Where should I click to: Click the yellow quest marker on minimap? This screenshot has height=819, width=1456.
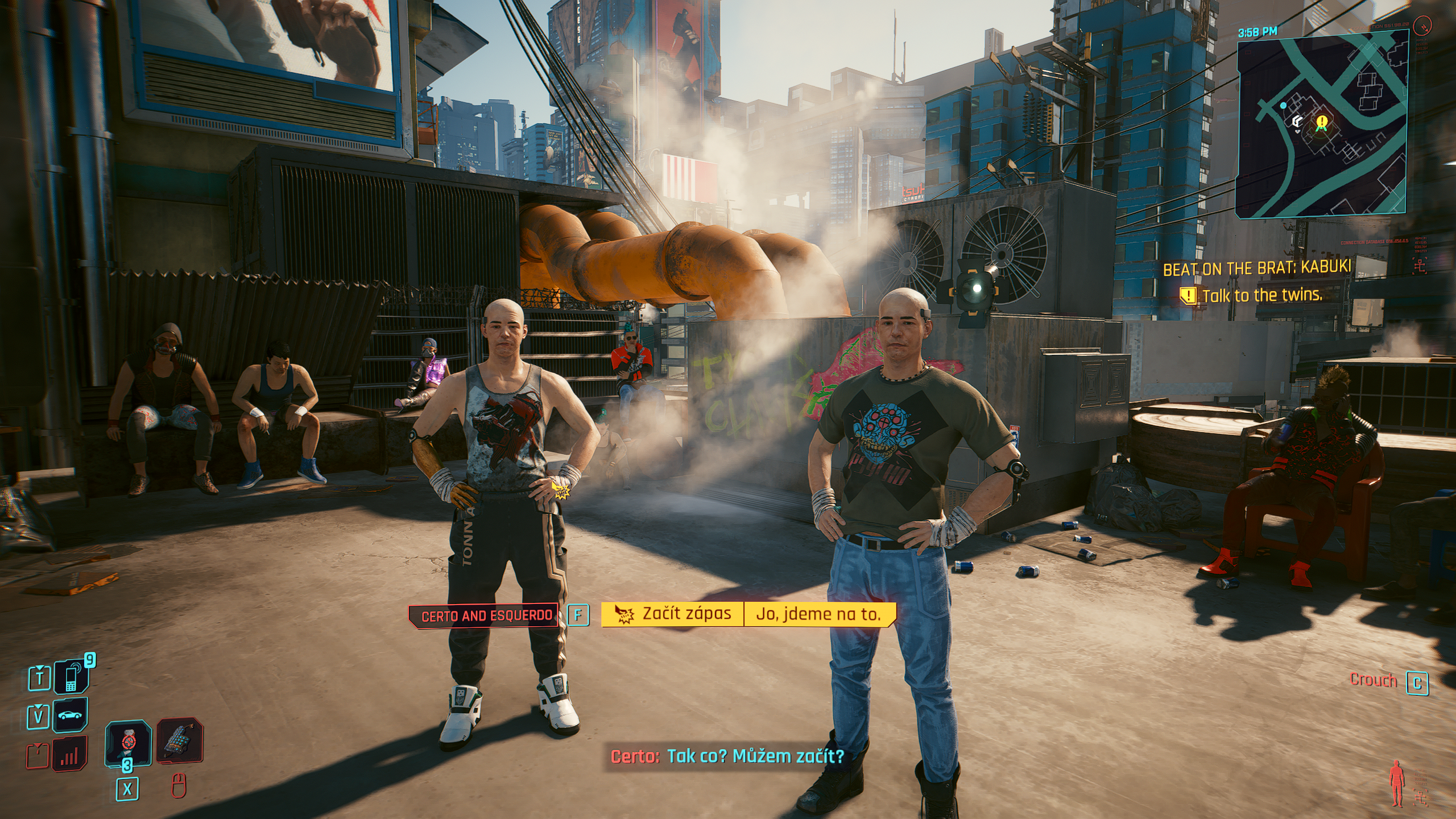pos(1322,121)
